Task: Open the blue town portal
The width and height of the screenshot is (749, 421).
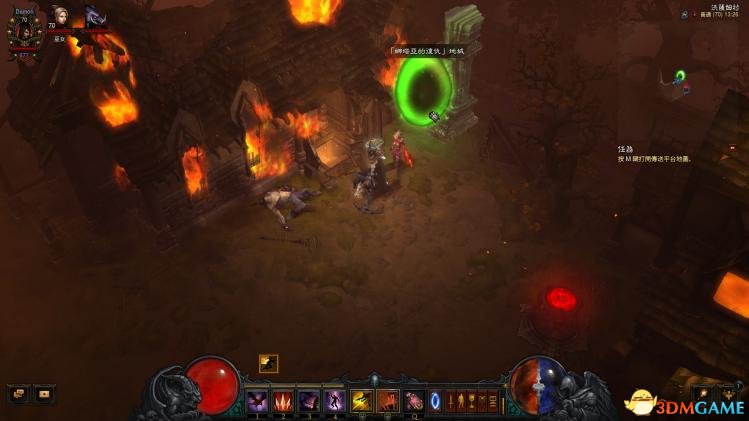Action: (436, 400)
